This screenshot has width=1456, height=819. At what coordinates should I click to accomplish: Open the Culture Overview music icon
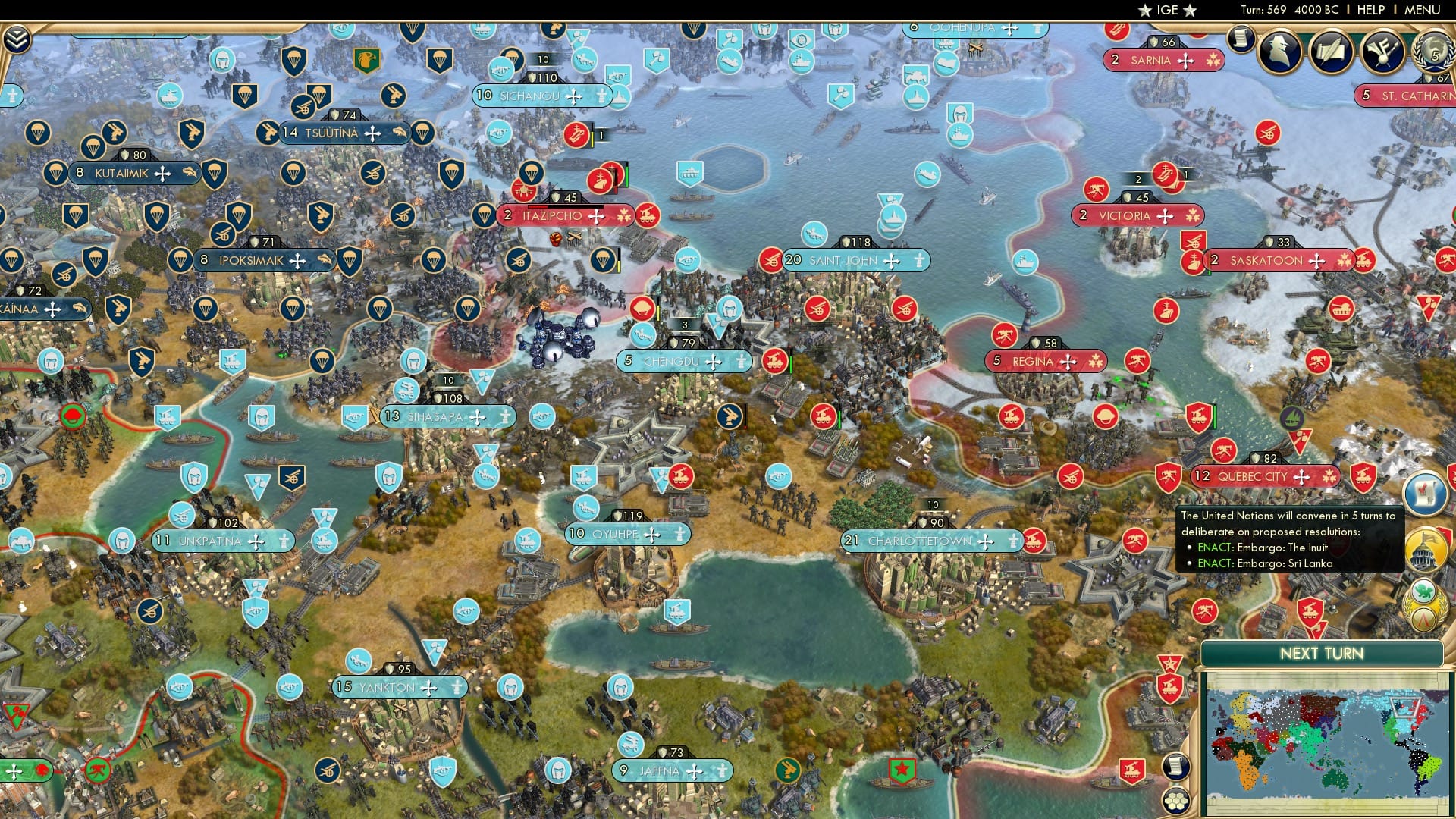click(x=1382, y=53)
